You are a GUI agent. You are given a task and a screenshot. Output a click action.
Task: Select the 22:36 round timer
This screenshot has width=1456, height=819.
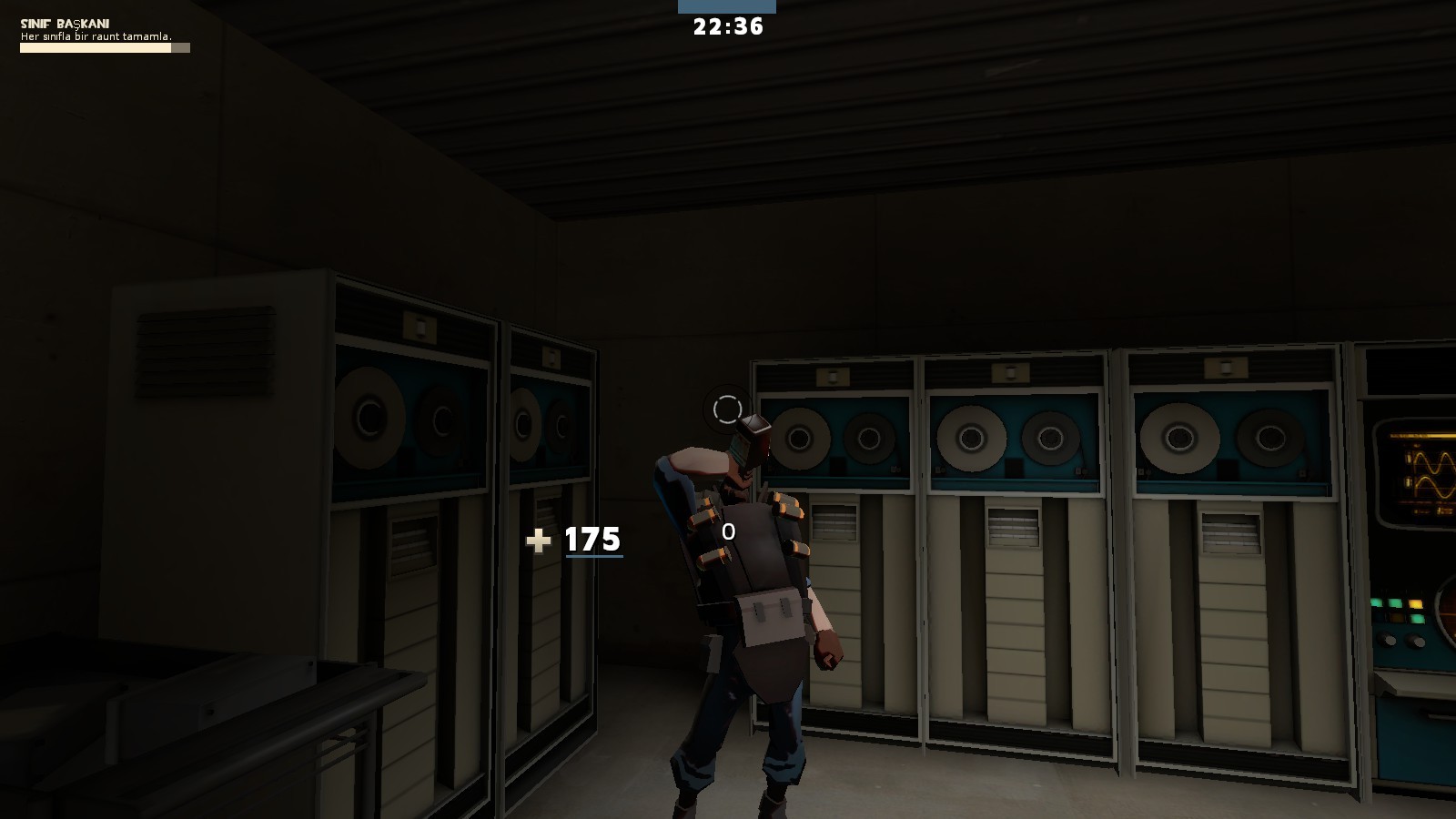coord(726,27)
